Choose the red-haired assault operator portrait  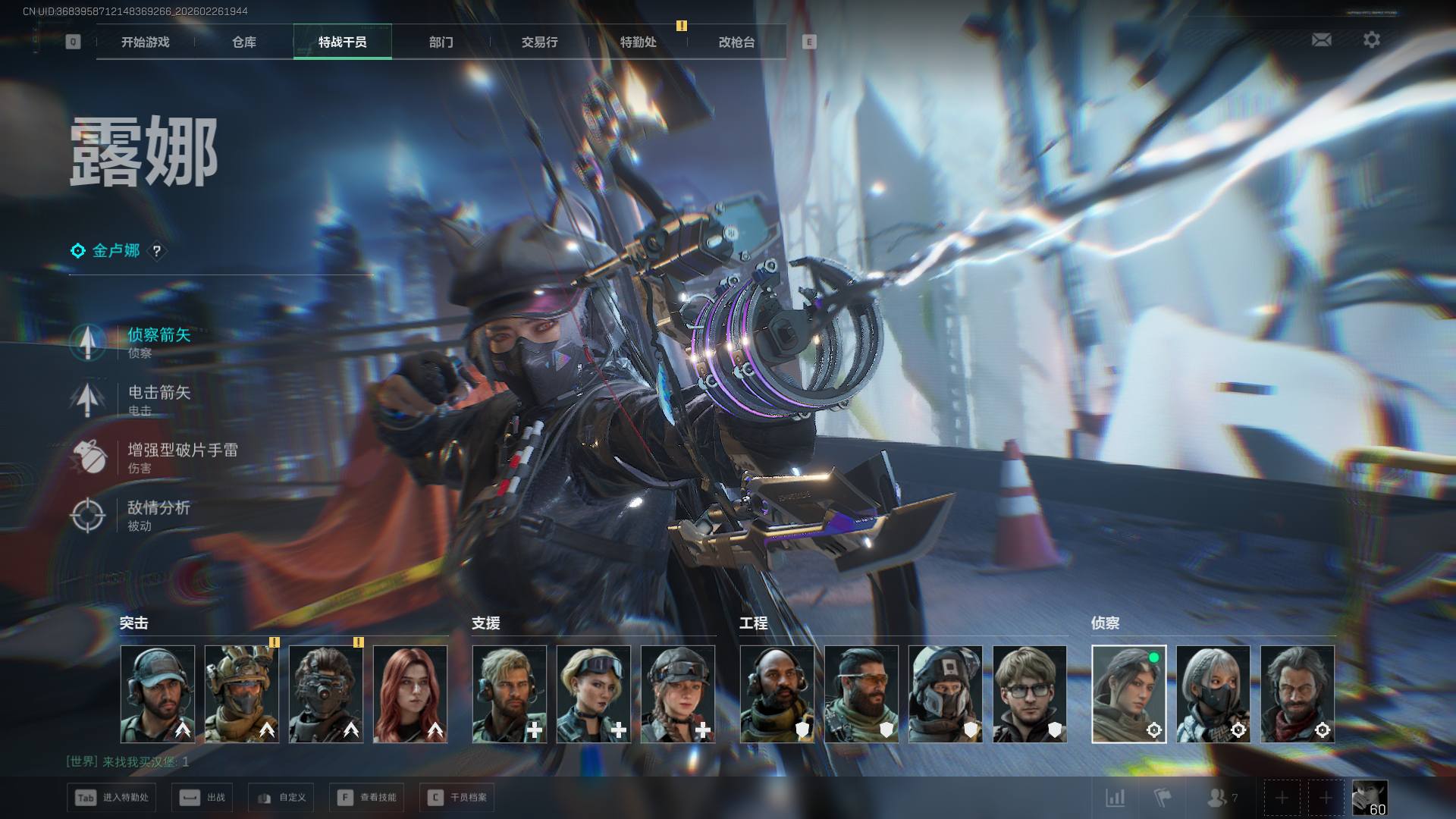click(x=410, y=694)
